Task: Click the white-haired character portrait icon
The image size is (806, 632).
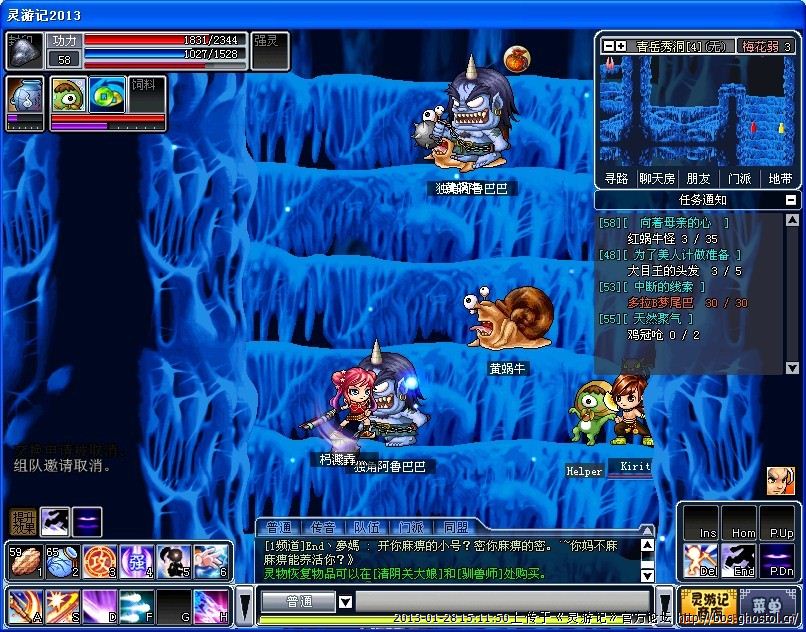Action: click(781, 481)
